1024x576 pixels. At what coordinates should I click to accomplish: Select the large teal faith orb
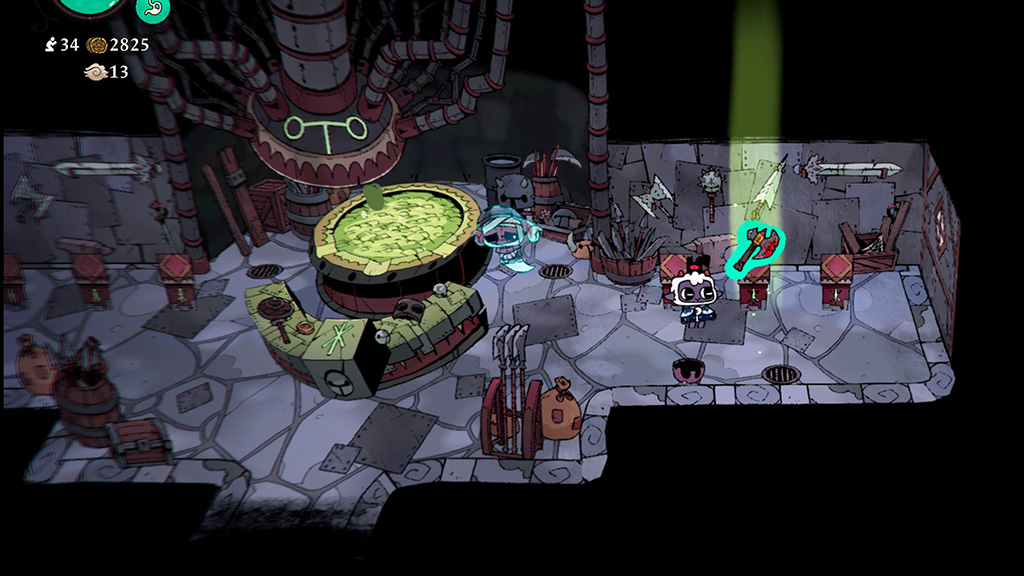pos(89,6)
